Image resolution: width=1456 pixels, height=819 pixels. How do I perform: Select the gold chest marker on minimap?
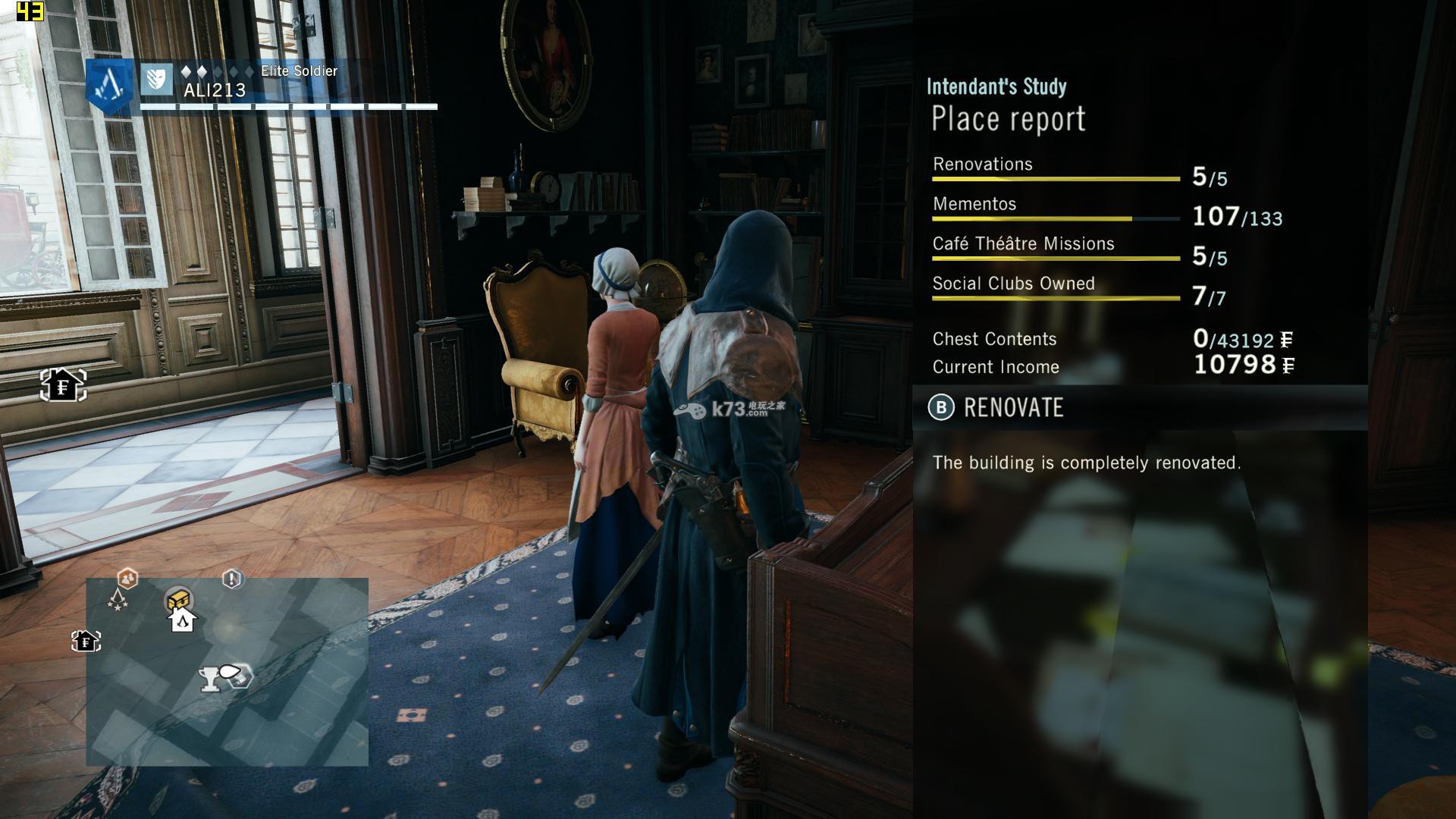[x=178, y=599]
